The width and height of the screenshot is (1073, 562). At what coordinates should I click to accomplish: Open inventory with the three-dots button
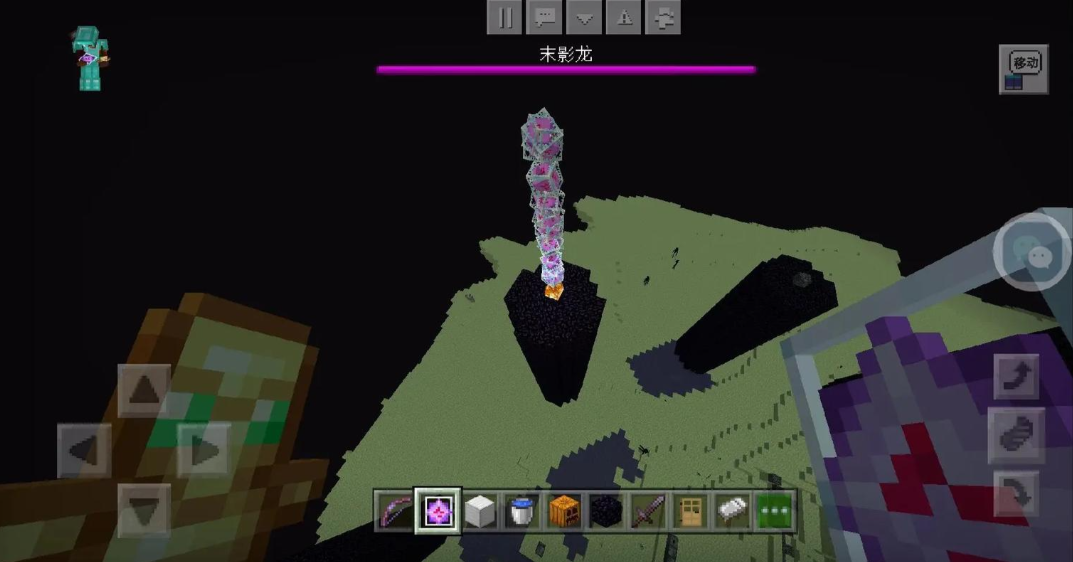(773, 511)
